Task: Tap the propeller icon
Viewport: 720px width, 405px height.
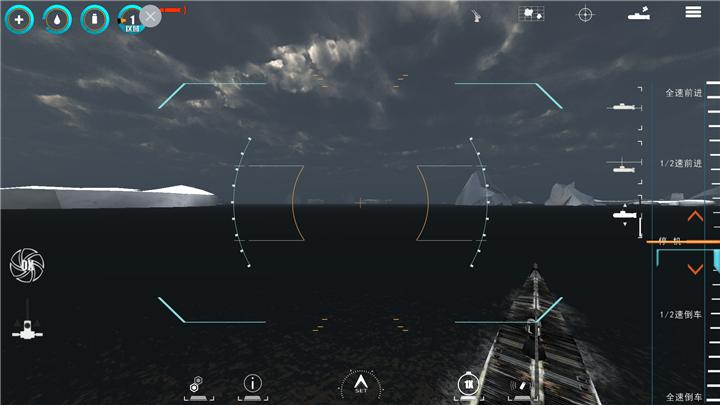Action: [x=27, y=264]
